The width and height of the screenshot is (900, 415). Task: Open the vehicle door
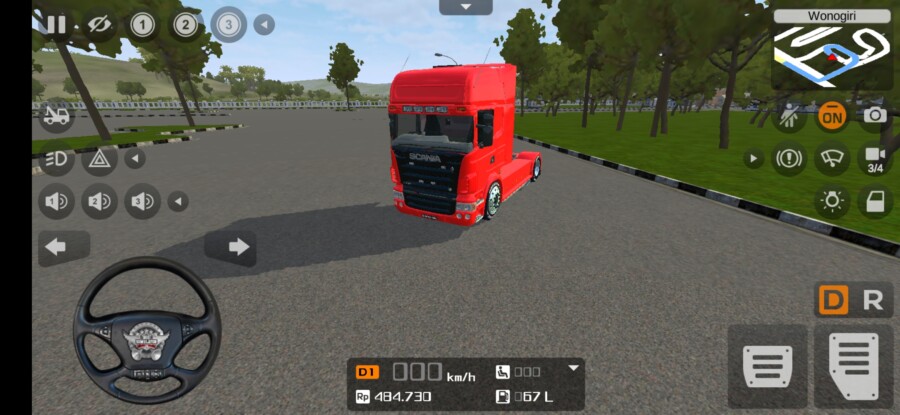pyautogui.click(x=875, y=201)
